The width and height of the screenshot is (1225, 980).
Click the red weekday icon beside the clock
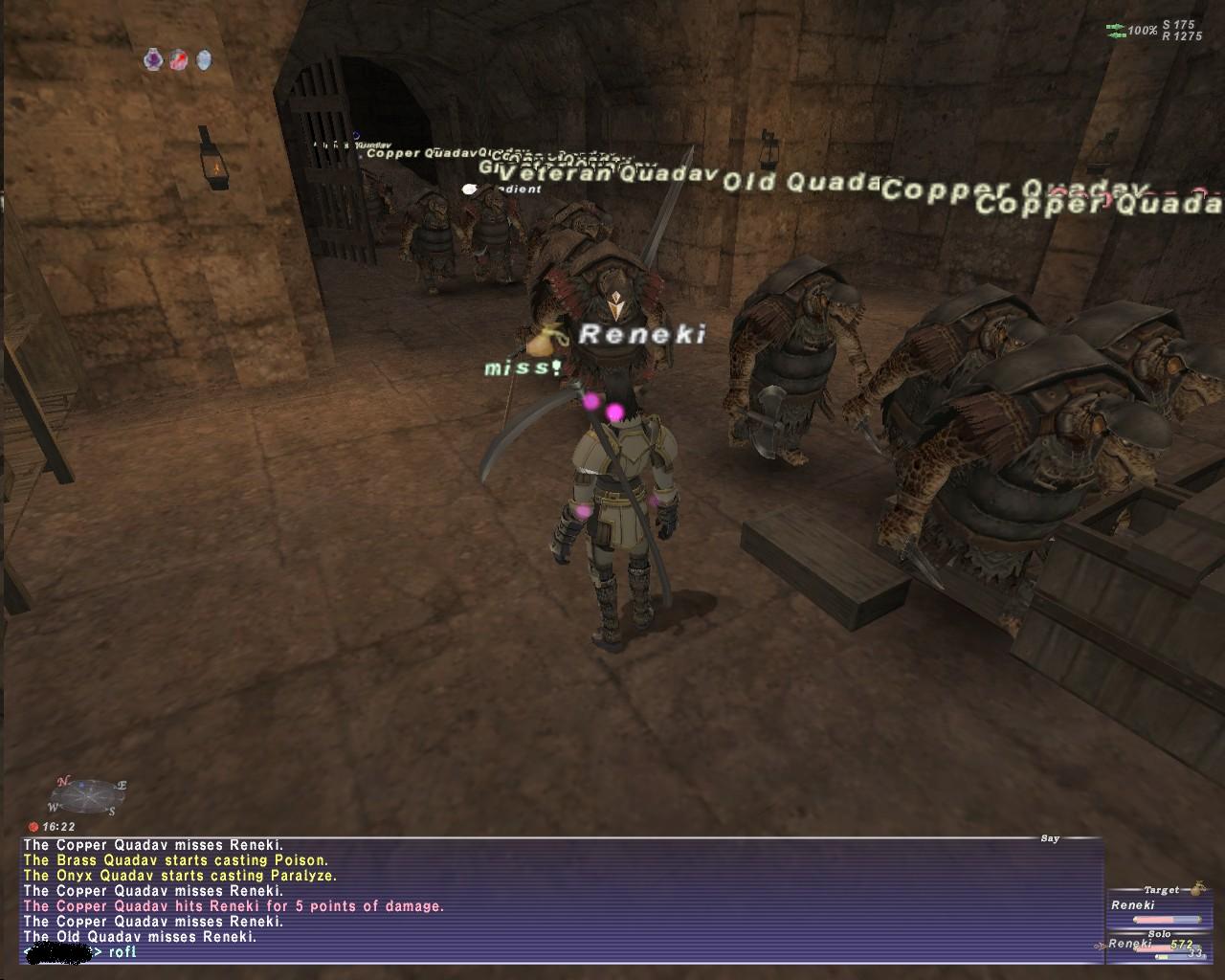33,826
